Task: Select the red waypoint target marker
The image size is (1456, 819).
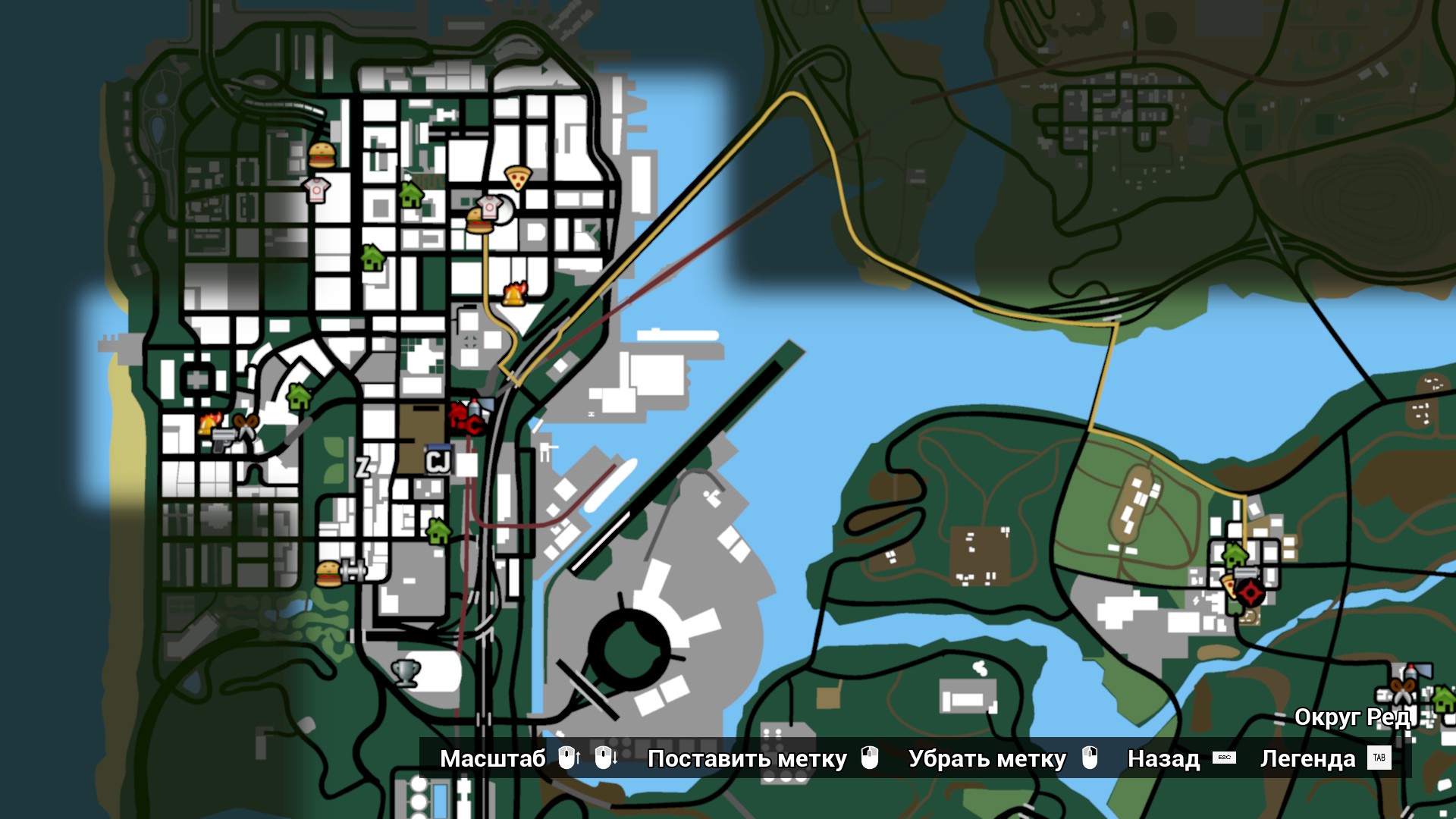Action: [1250, 592]
